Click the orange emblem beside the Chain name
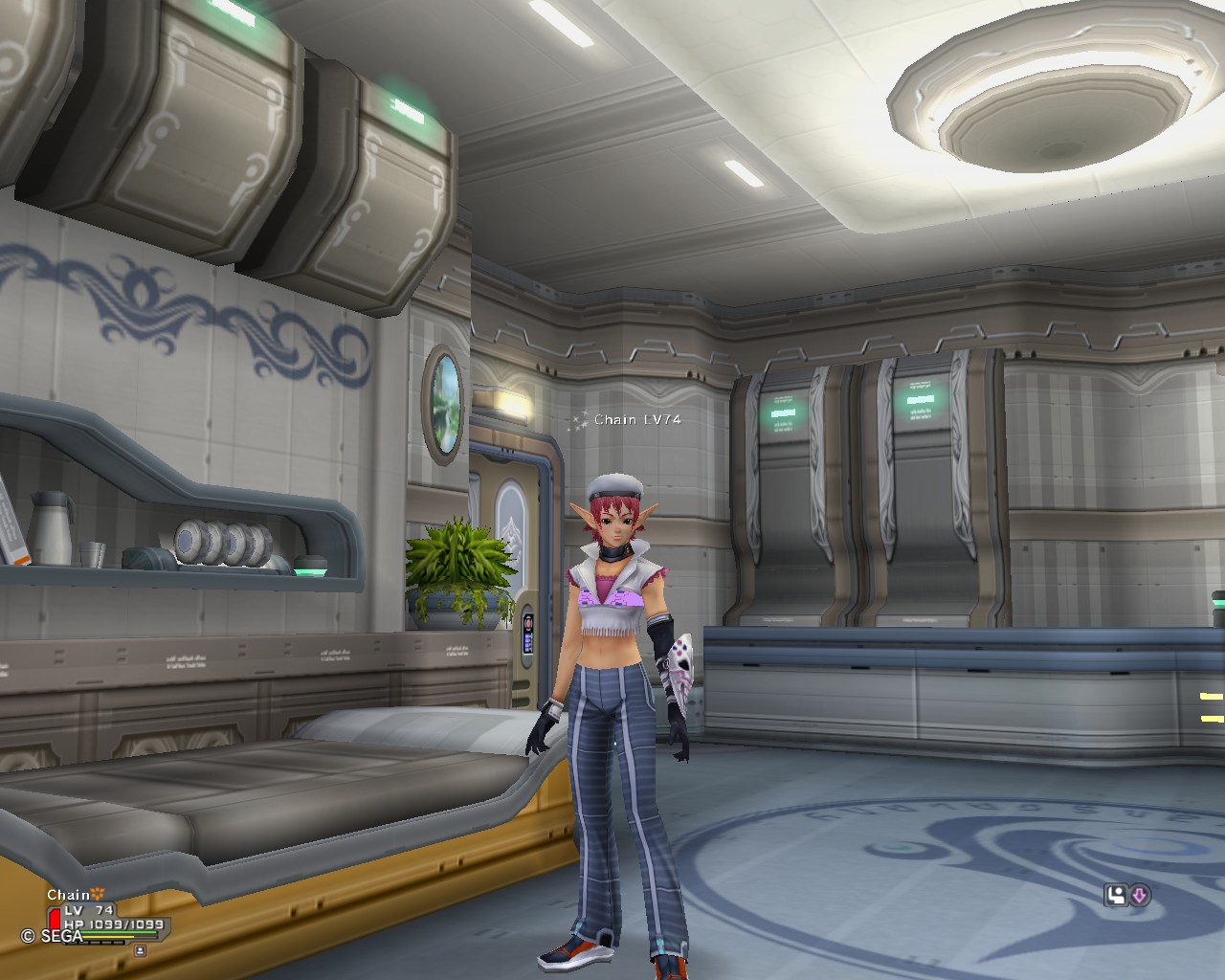The height and width of the screenshot is (980, 1225). 99,895
